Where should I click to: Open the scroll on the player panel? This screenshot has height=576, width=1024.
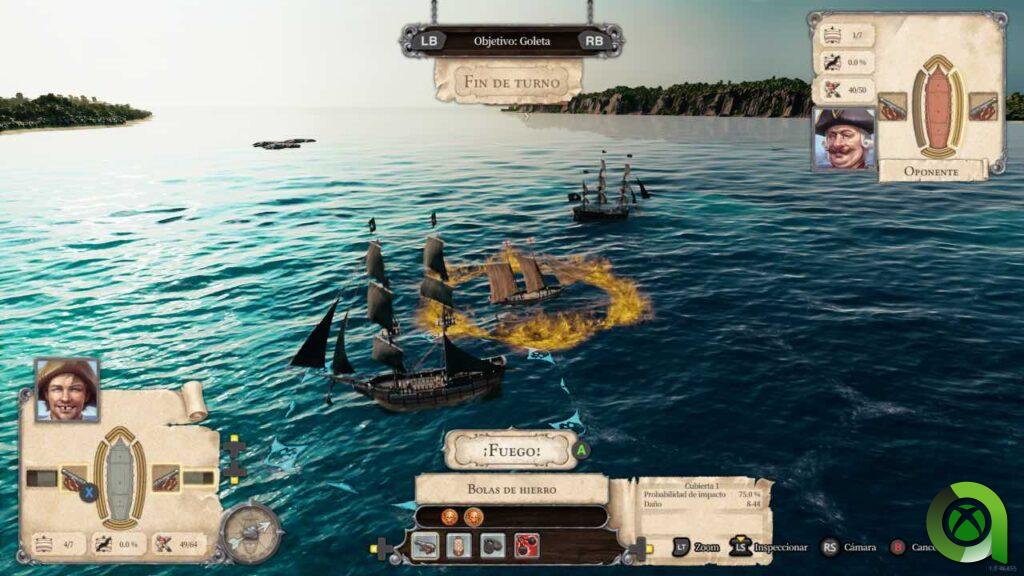point(193,400)
